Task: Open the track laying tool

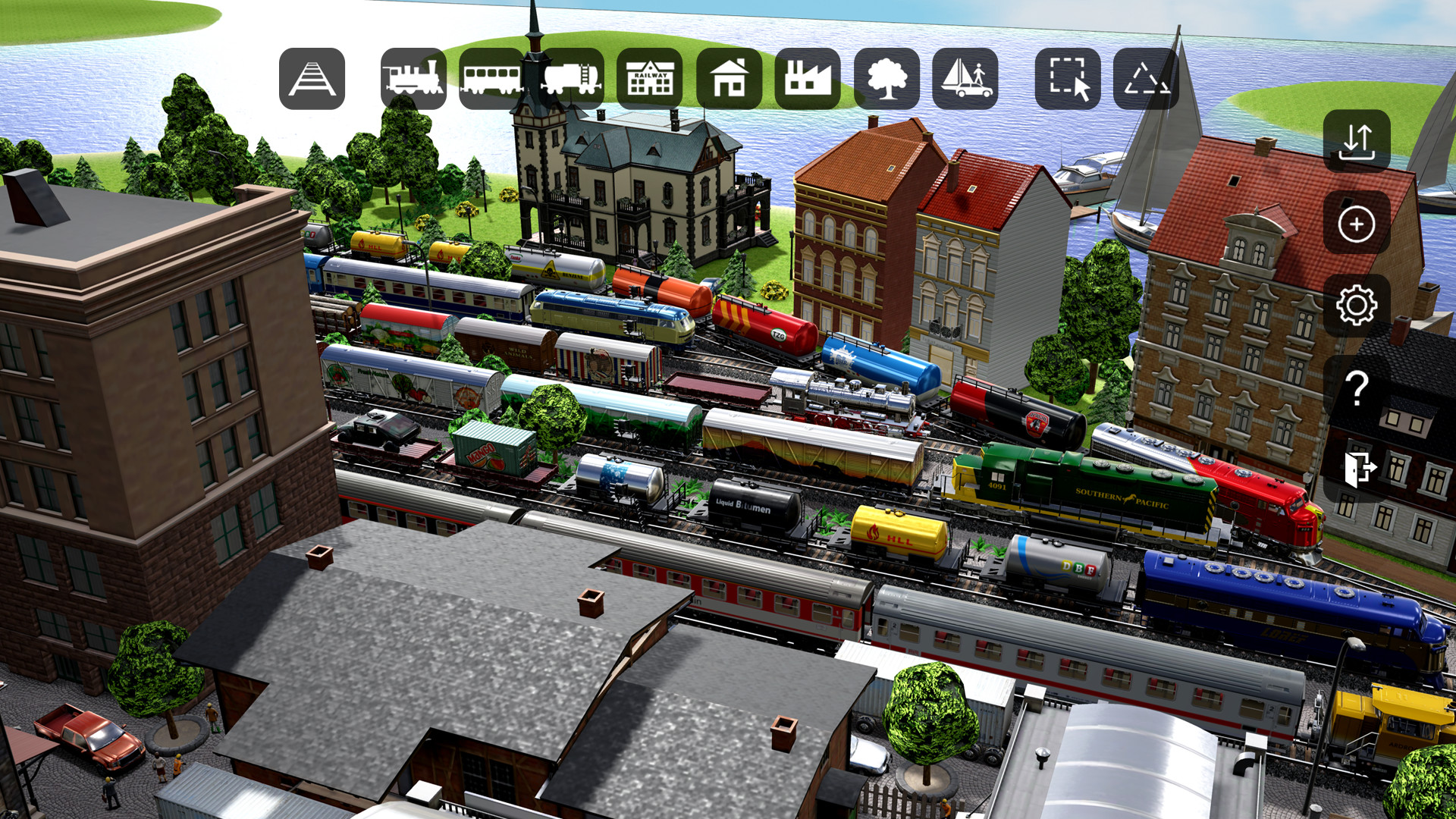Action: 312,78
